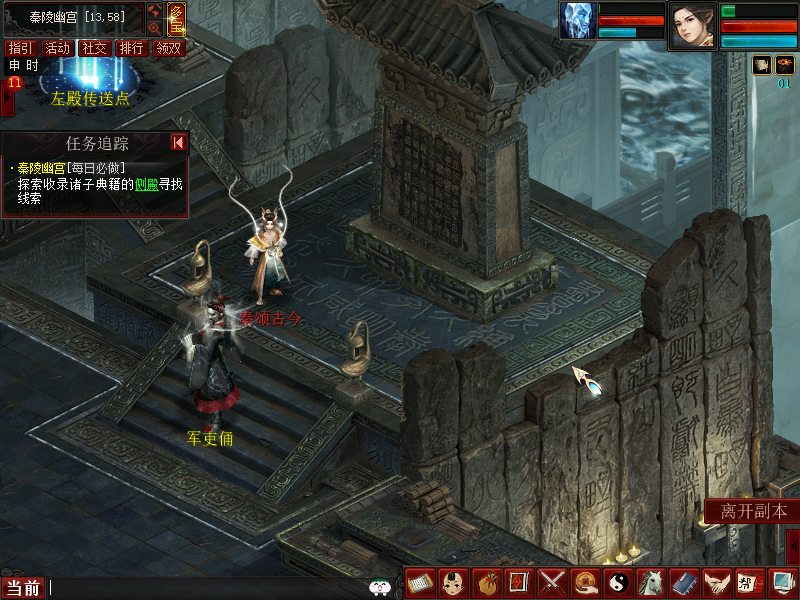The height and width of the screenshot is (600, 800).
Task: Open the money bag inventory icon
Action: (x=487, y=582)
